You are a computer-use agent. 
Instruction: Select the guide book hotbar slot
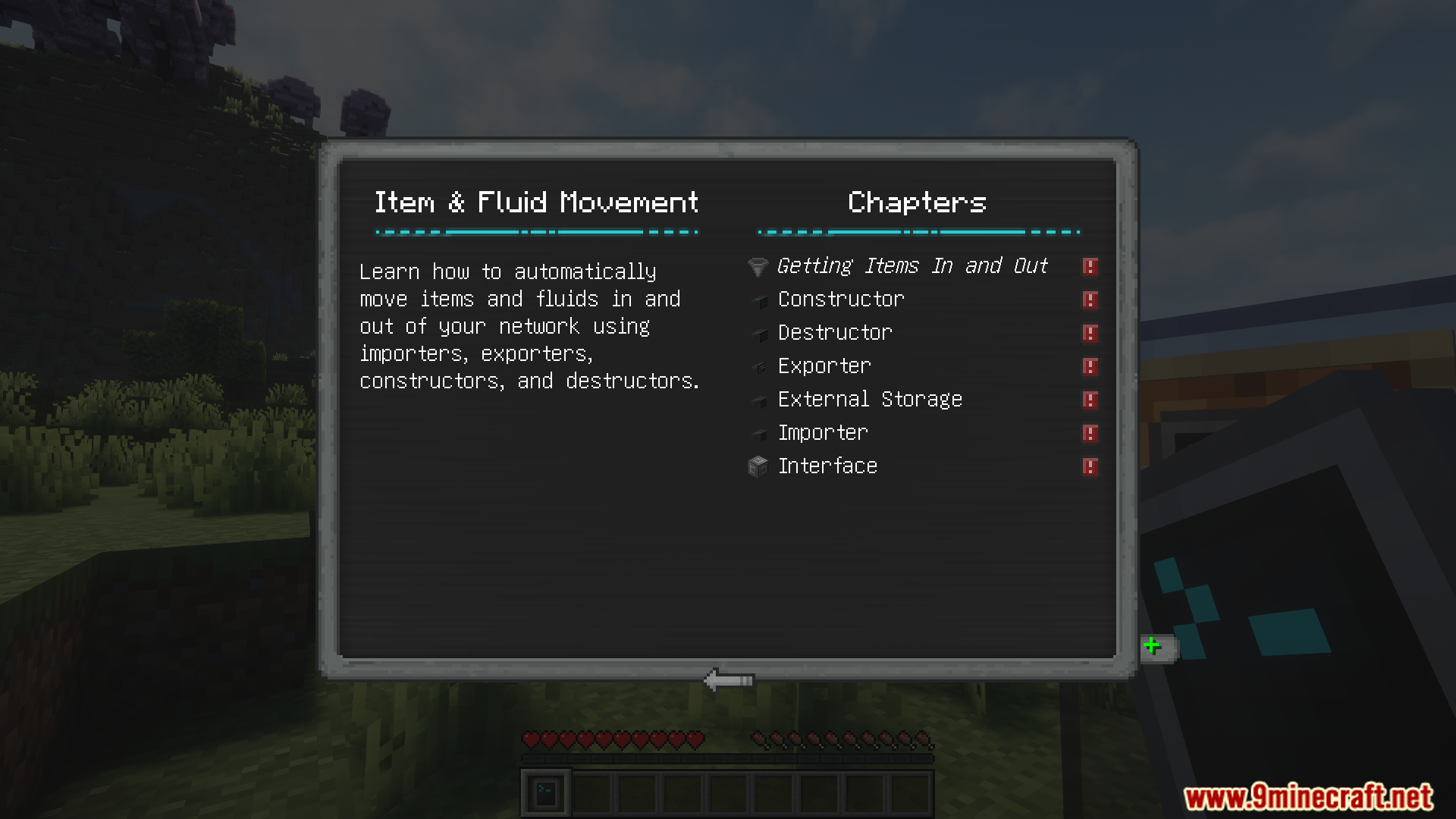point(546,793)
